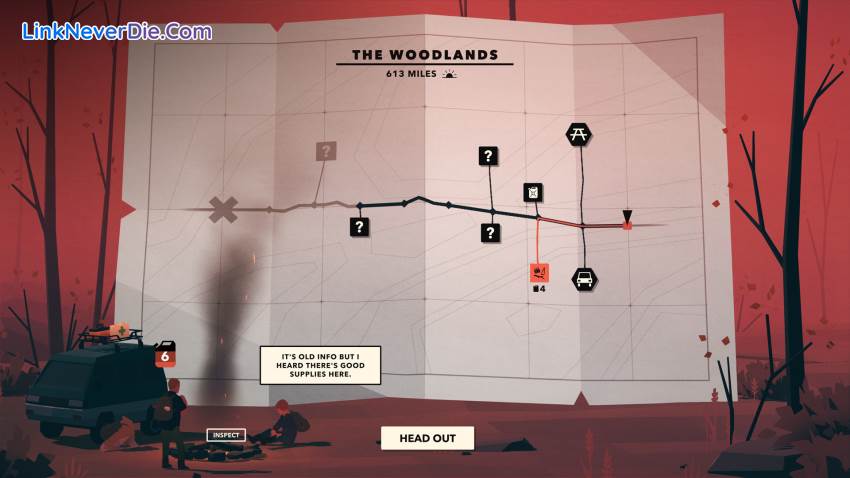This screenshot has width=850, height=478.
Task: Choose the car hexagon destination marker
Action: (584, 278)
